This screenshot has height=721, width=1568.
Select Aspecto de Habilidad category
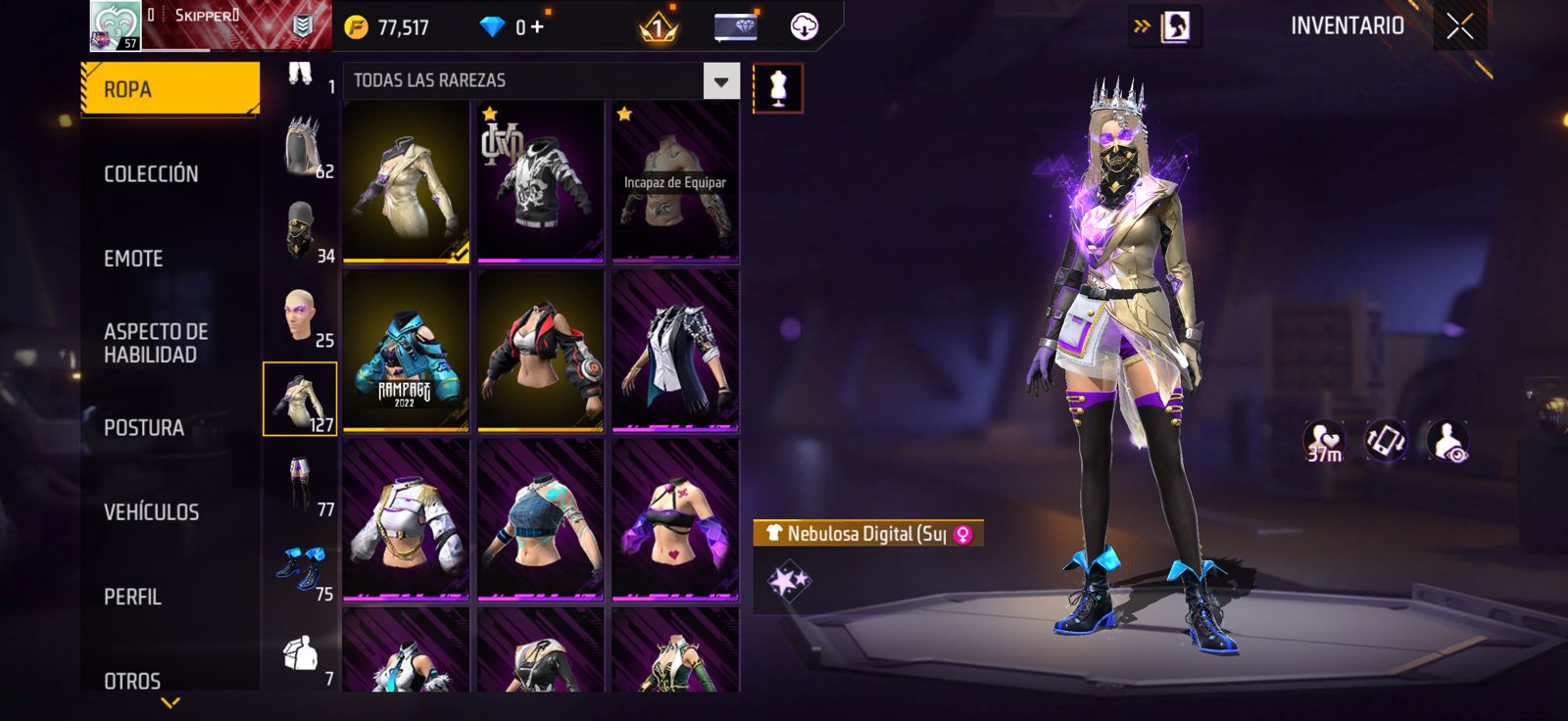[156, 343]
